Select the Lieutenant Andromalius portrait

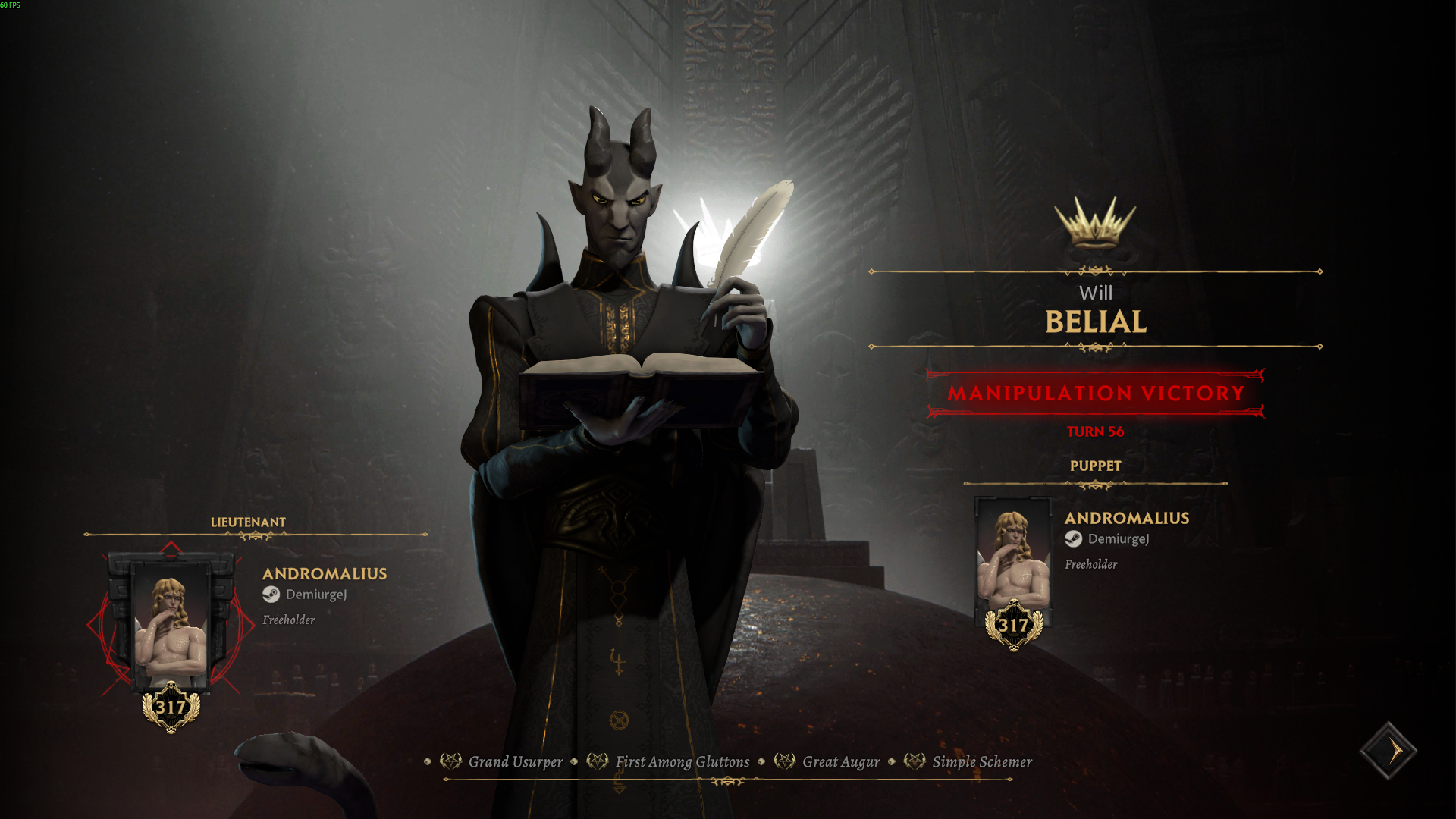(x=171, y=626)
